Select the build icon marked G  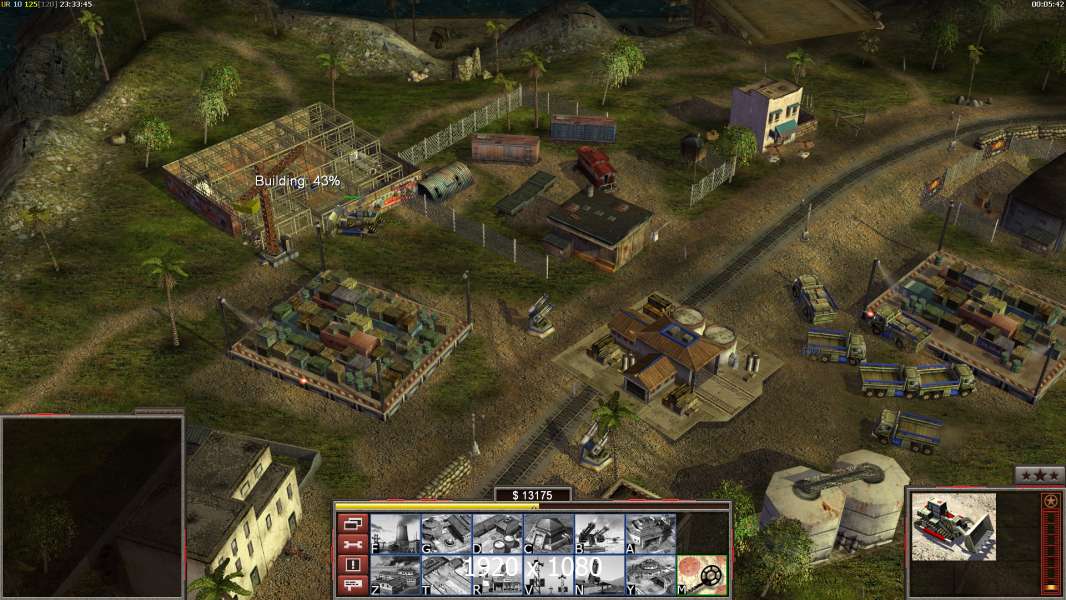[x=446, y=534]
